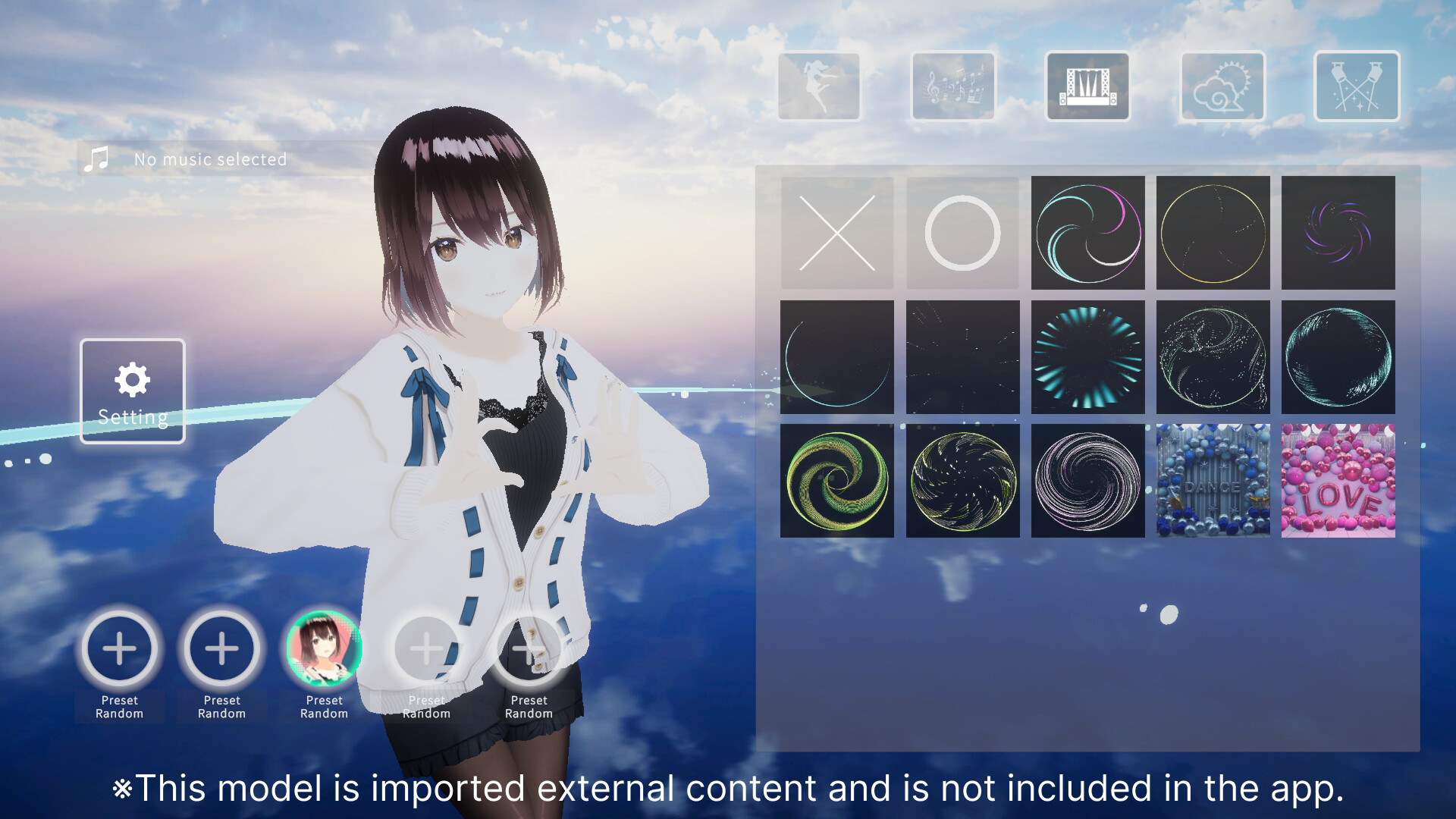Image resolution: width=1456 pixels, height=819 pixels.
Task: Open the music selection panel
Action: pos(952,86)
